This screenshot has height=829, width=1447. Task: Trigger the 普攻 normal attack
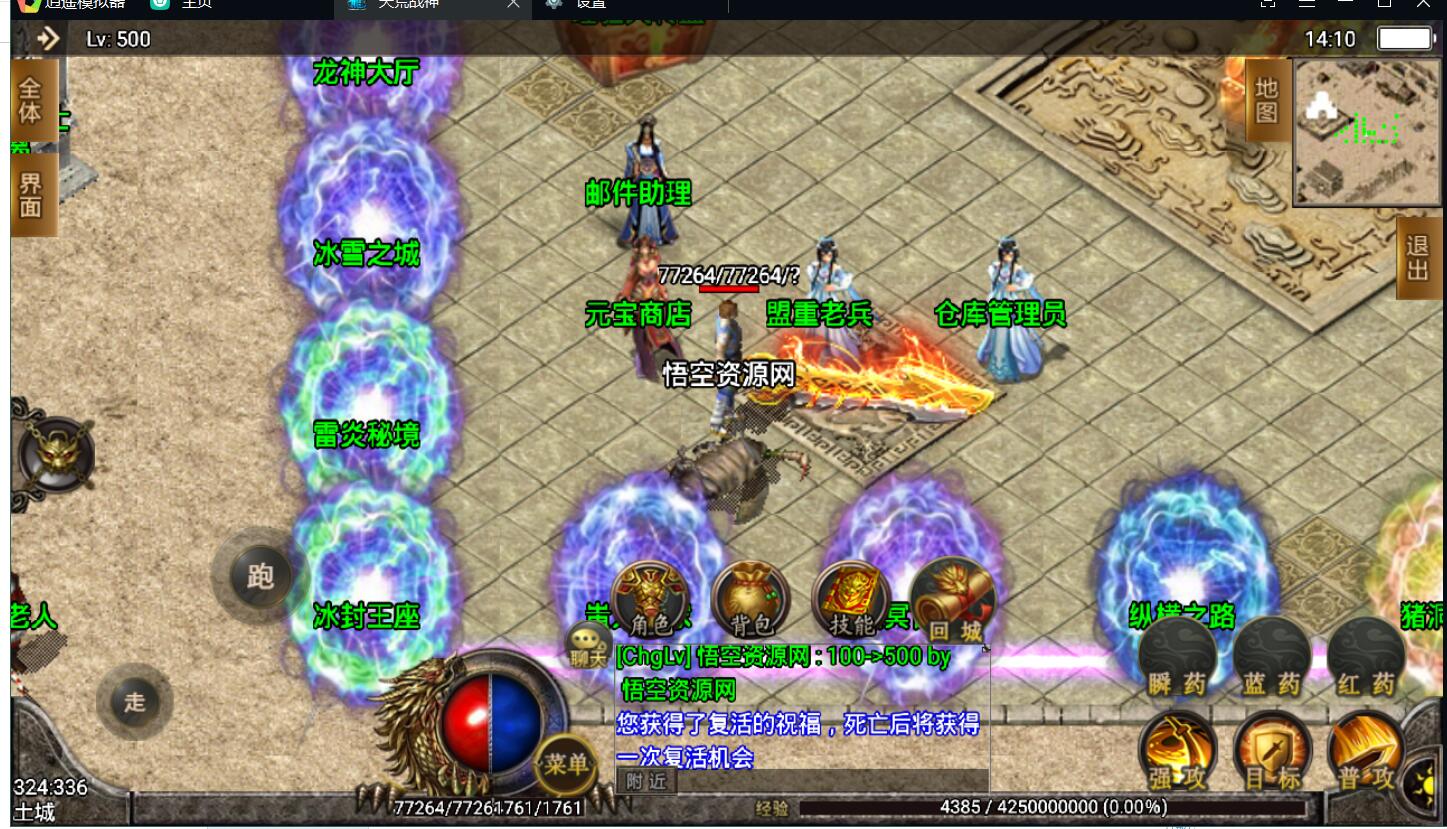[1367, 753]
